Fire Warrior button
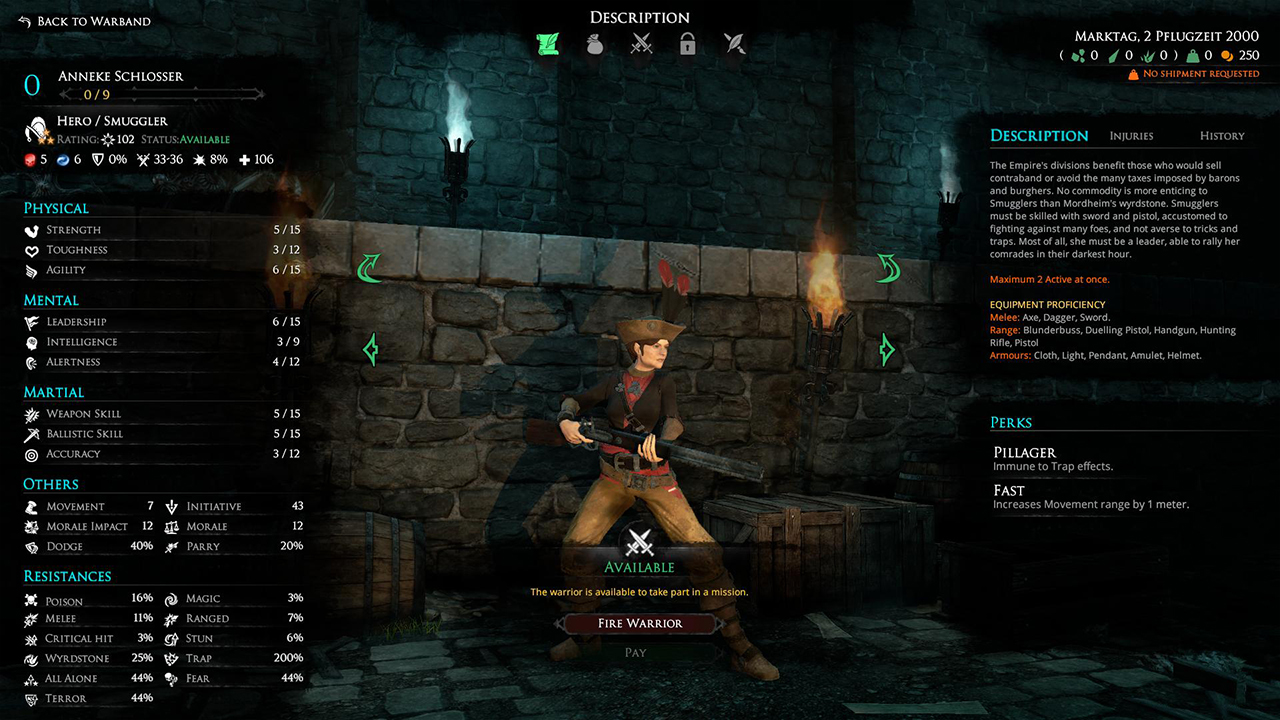The image size is (1280, 720). [x=640, y=623]
